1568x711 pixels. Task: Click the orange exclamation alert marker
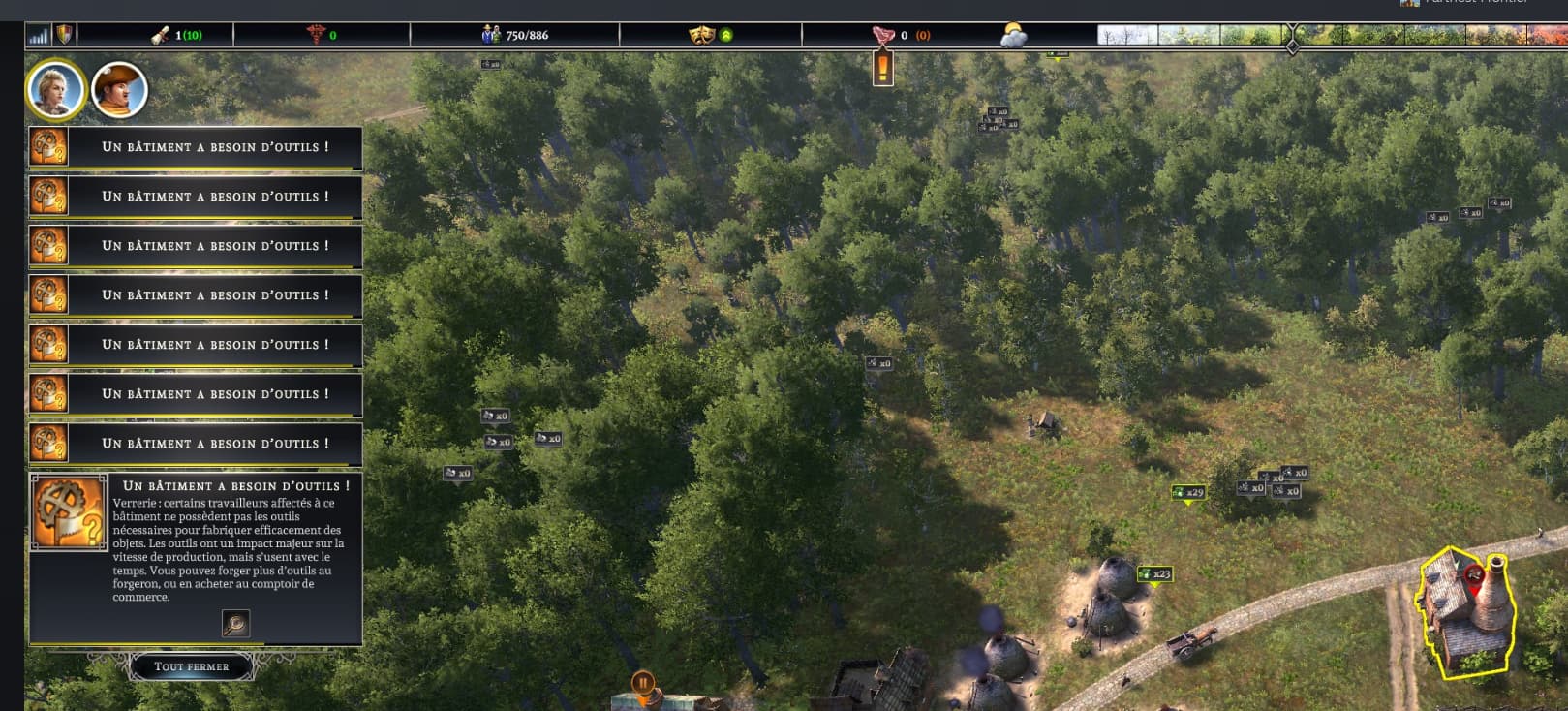coord(883,69)
